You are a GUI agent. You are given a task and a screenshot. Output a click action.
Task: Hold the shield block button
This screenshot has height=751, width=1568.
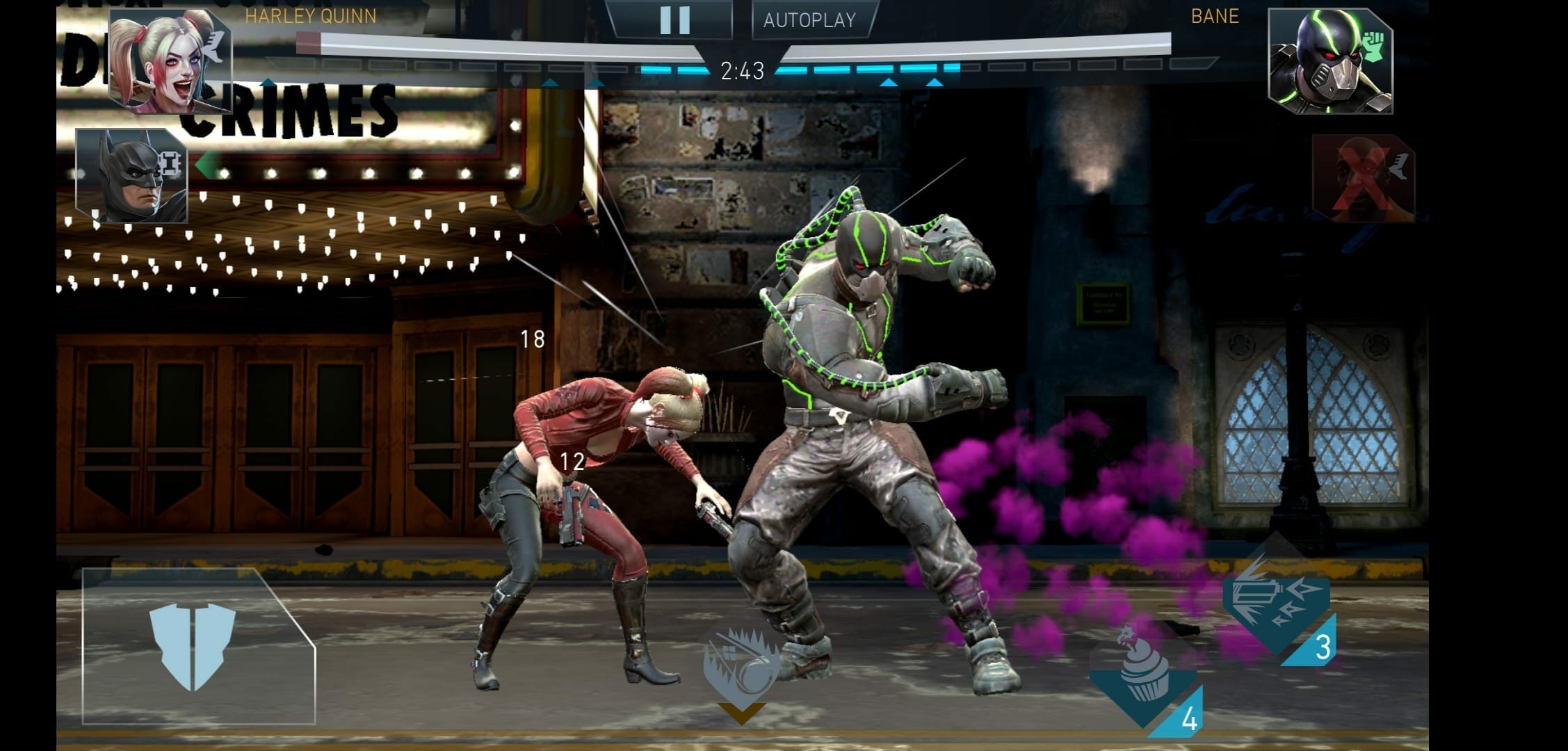(x=193, y=646)
